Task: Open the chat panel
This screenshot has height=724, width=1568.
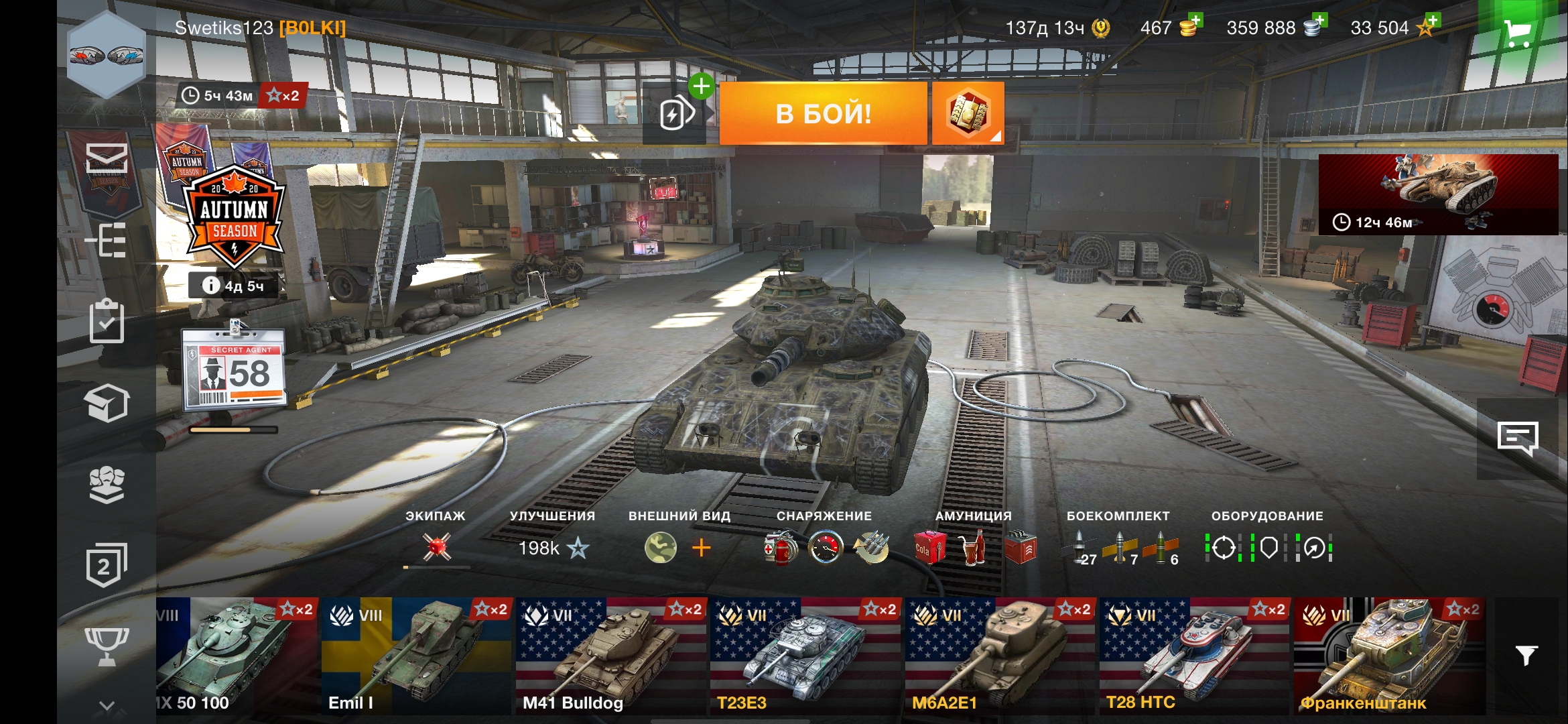Action: tap(1518, 439)
